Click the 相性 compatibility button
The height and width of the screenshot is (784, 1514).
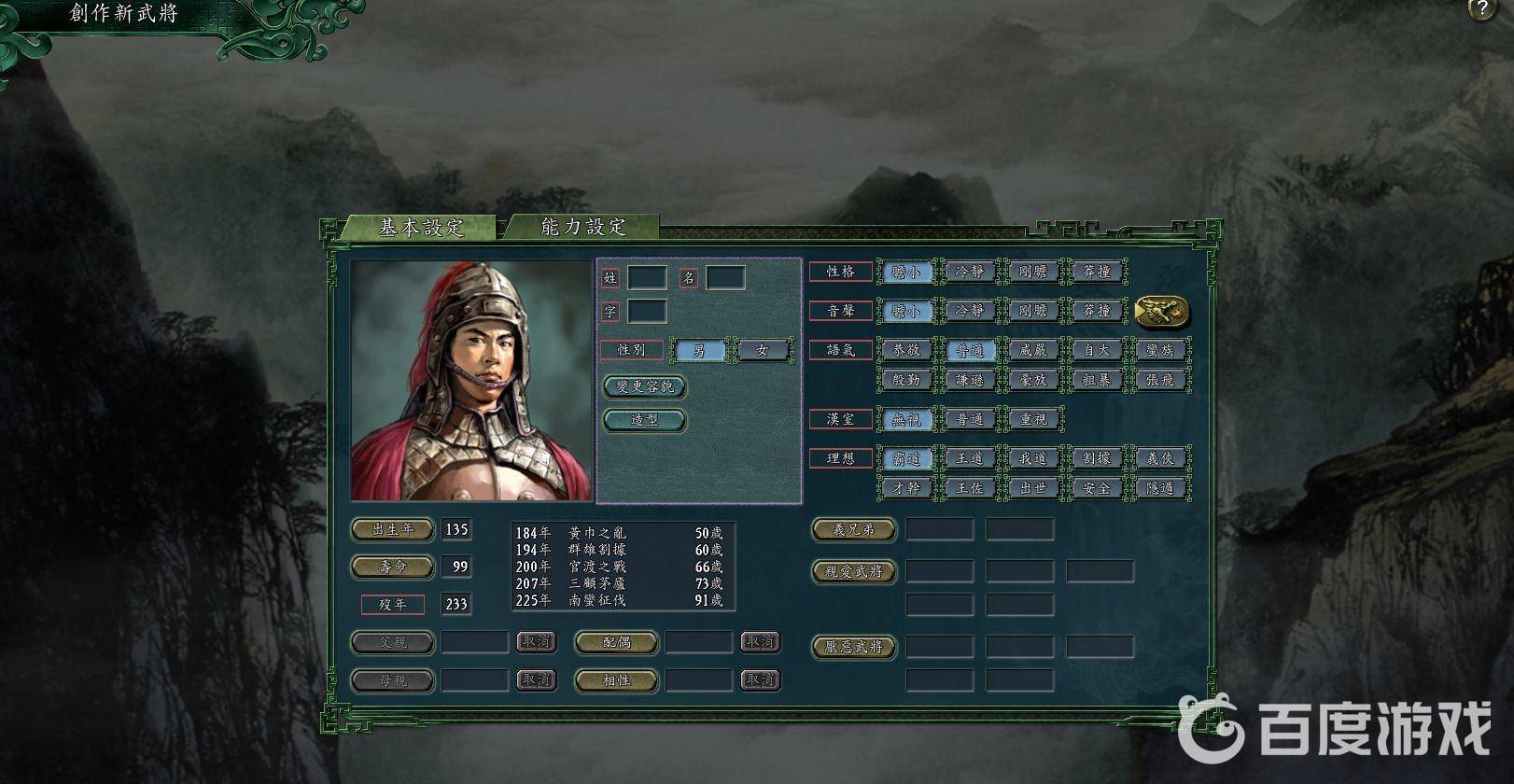pos(617,680)
